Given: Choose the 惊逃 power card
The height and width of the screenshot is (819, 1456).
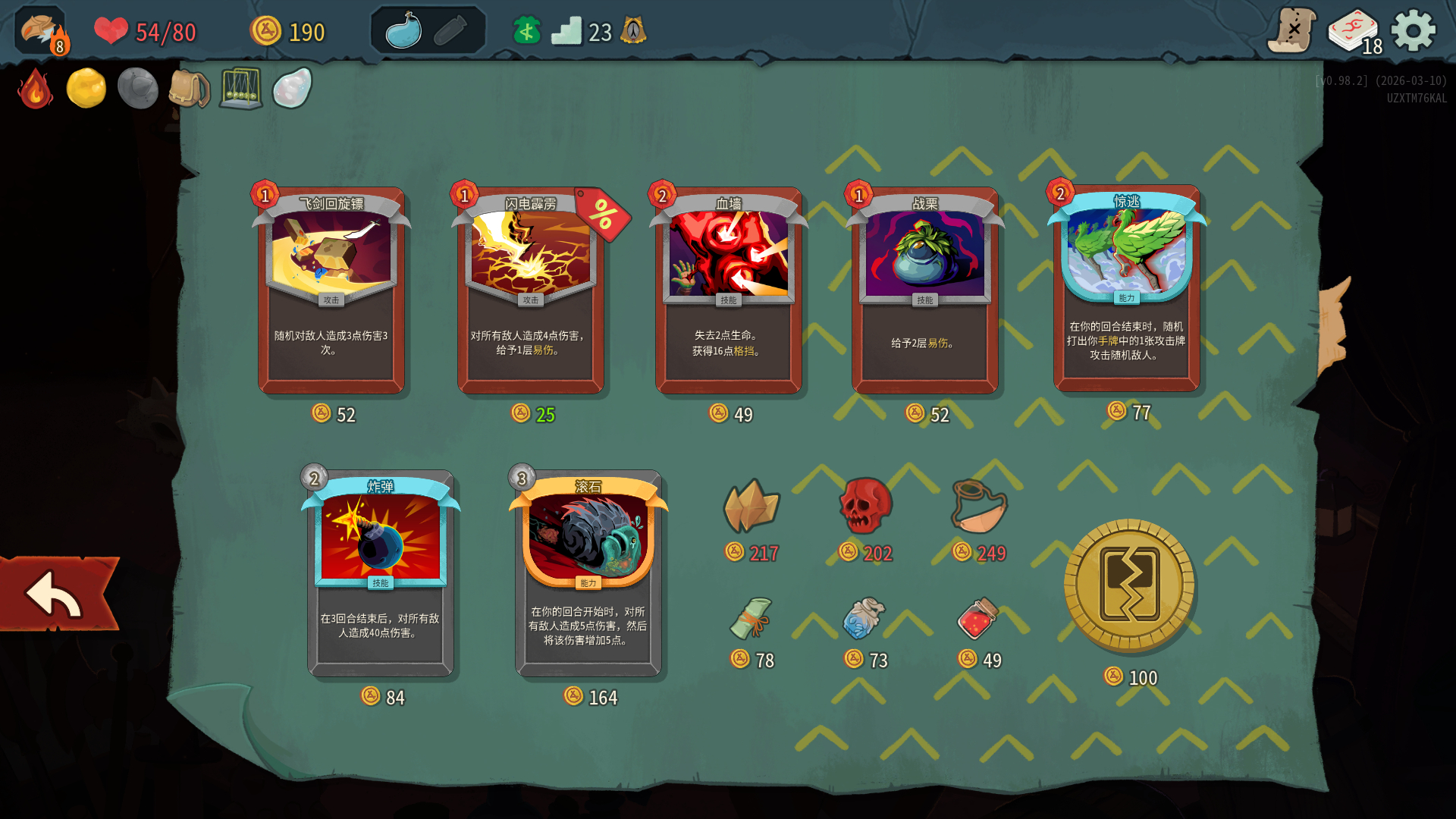Looking at the screenshot, I should [1126, 290].
